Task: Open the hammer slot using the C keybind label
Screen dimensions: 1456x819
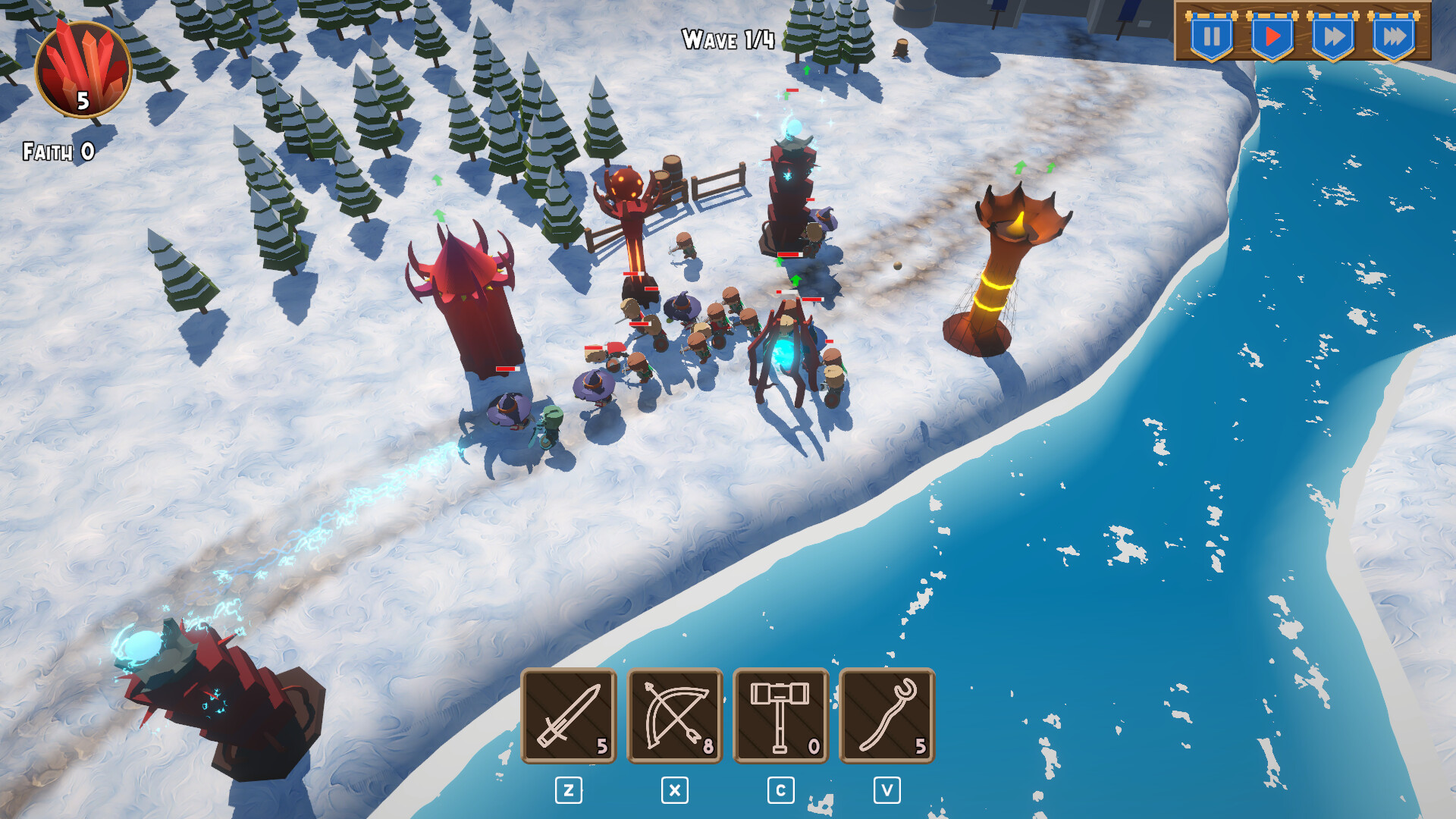Action: point(780,789)
